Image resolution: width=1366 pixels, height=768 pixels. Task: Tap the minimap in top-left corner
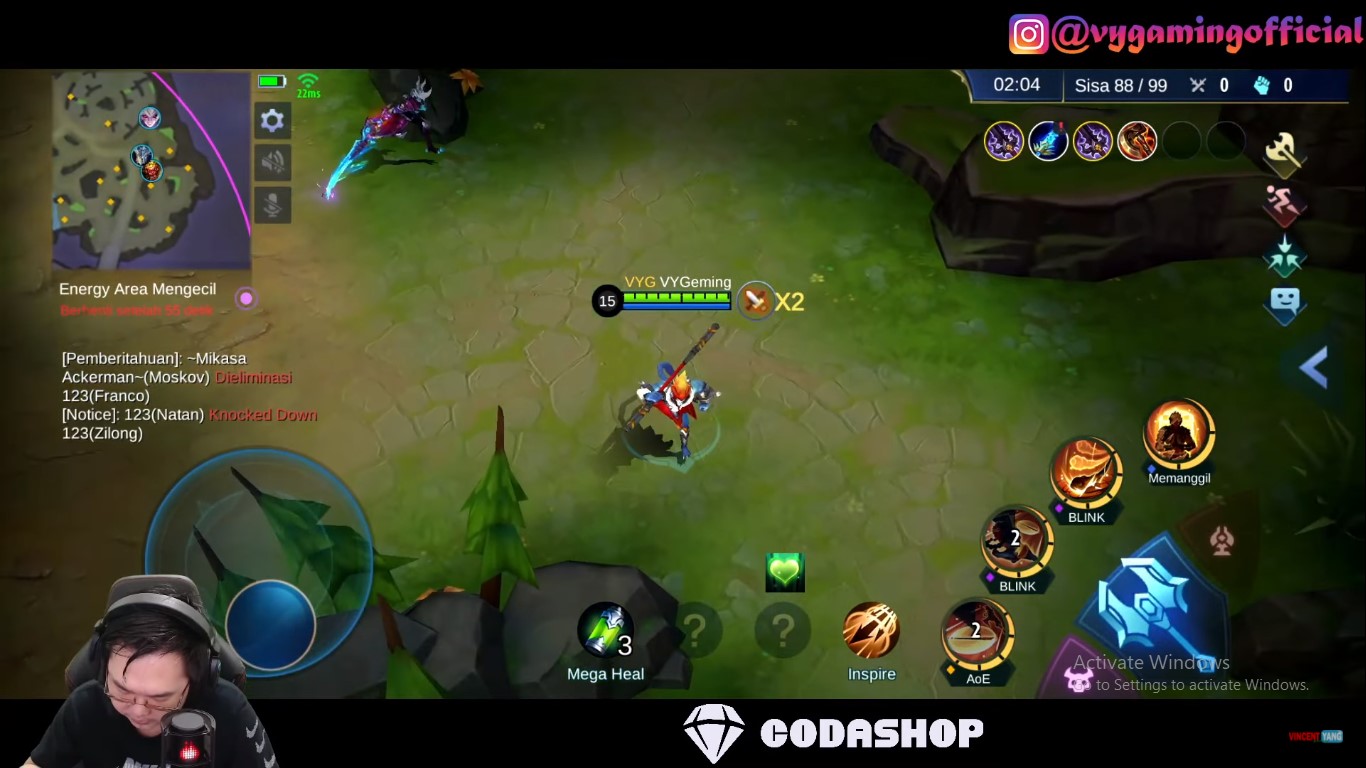pyautogui.click(x=150, y=170)
